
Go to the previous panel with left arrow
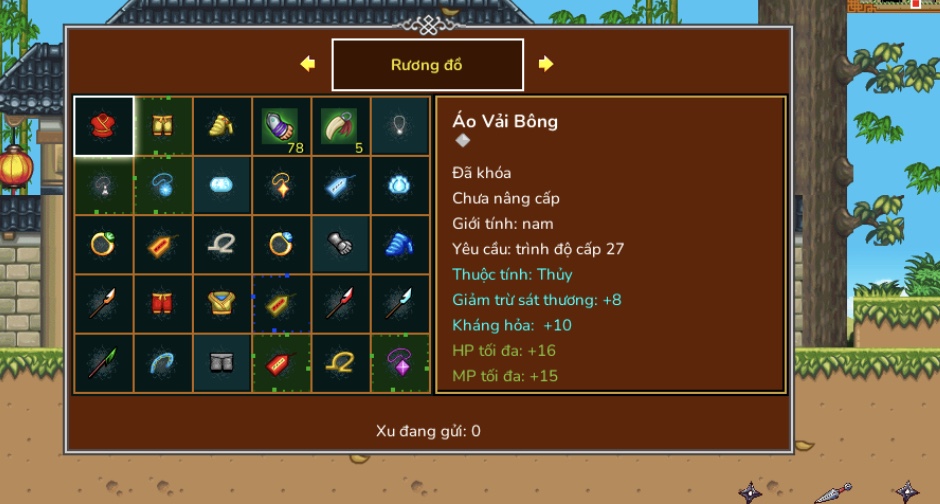point(307,64)
